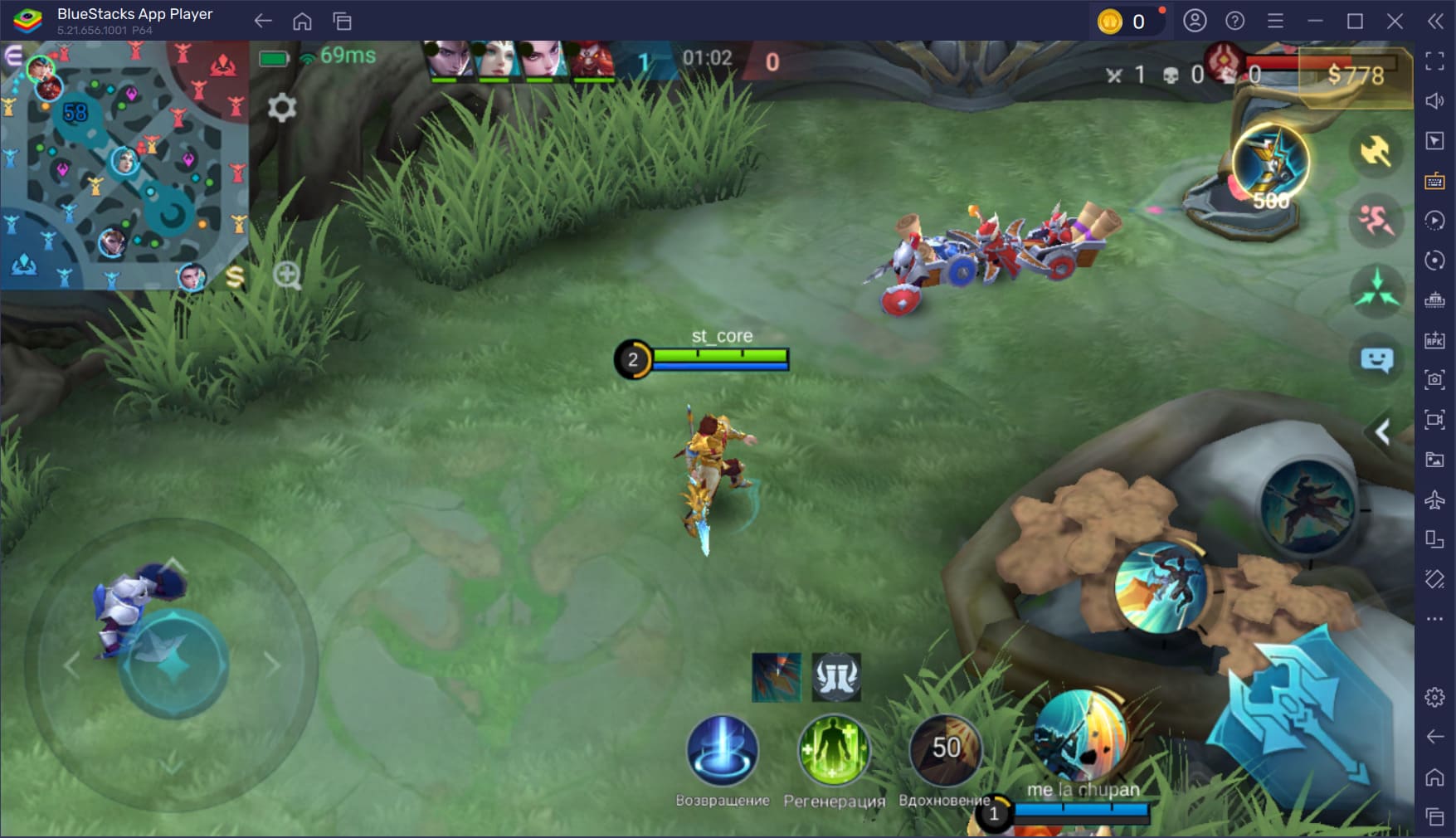Open the BlueStacks home screen
This screenshot has height=838, width=1456.
click(x=302, y=21)
